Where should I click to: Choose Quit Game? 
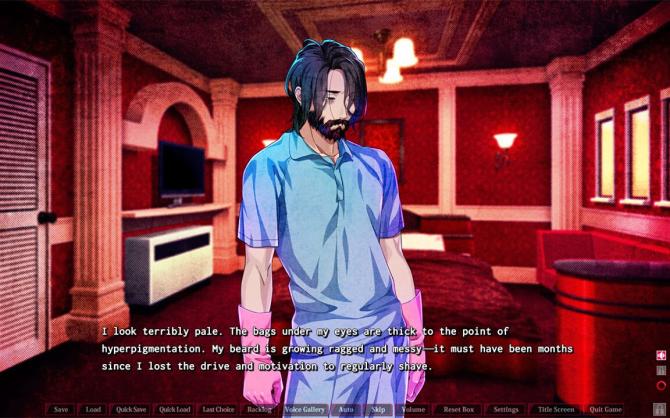coord(605,409)
